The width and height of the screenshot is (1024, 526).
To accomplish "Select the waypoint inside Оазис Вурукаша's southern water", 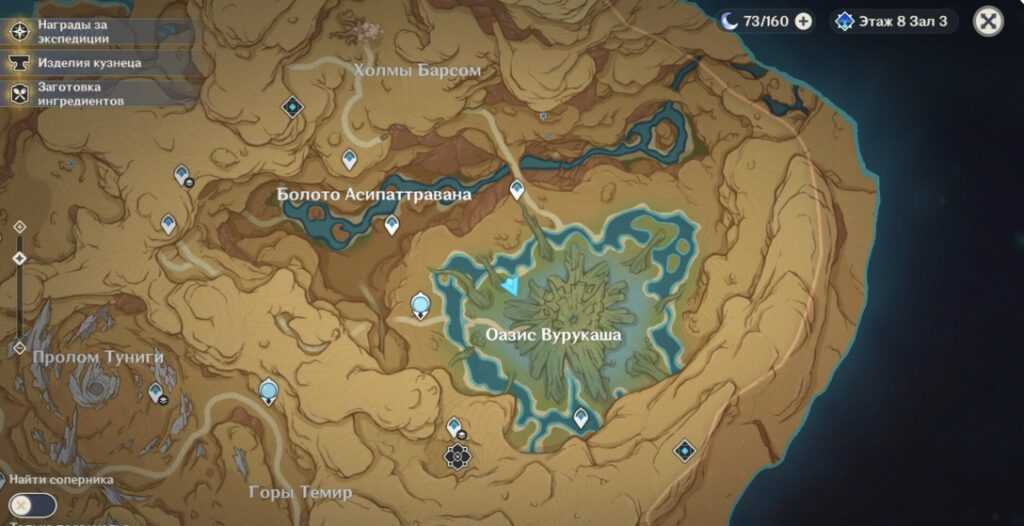I will (x=581, y=417).
